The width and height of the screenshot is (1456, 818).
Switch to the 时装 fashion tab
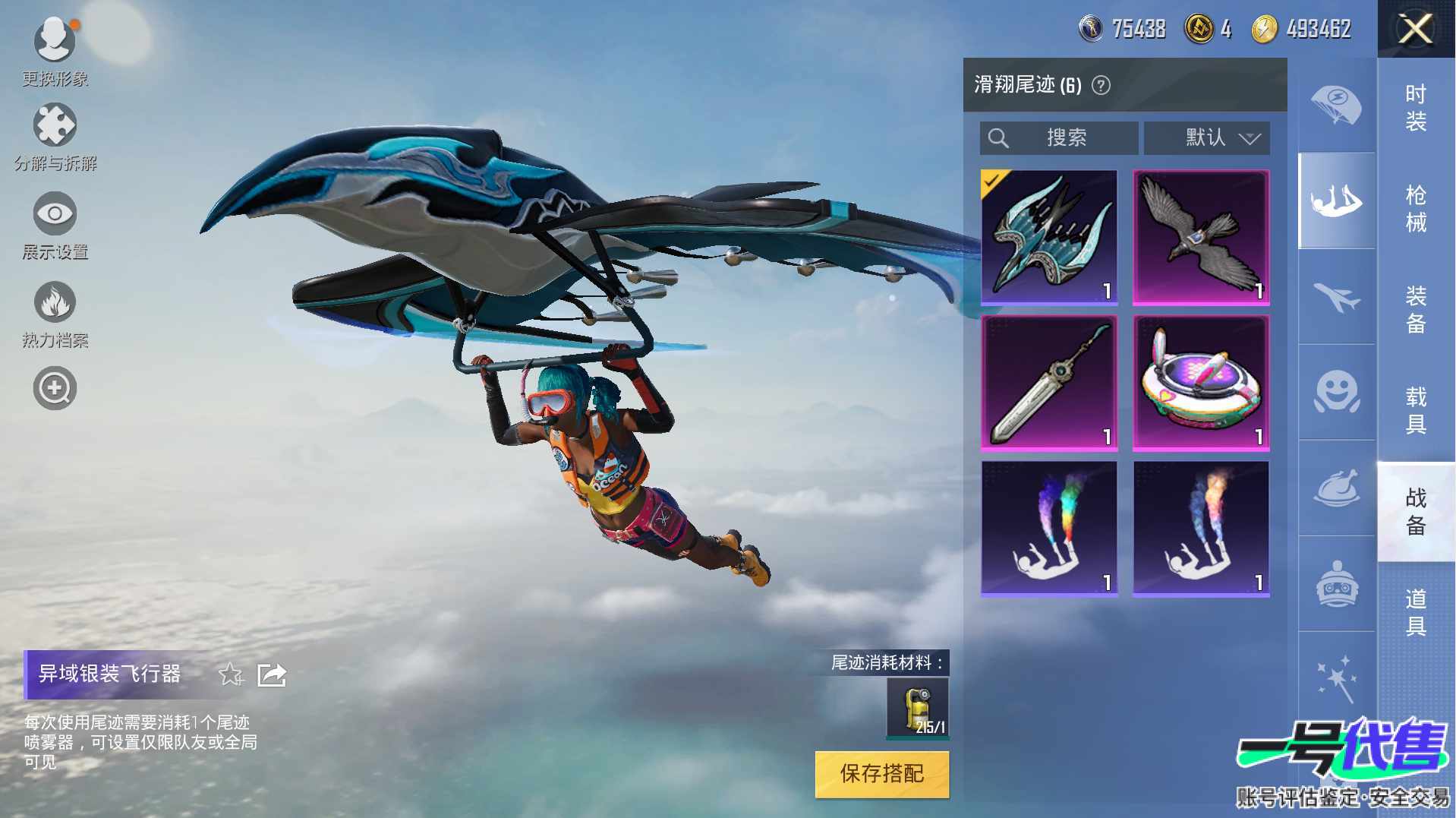pos(1415,108)
